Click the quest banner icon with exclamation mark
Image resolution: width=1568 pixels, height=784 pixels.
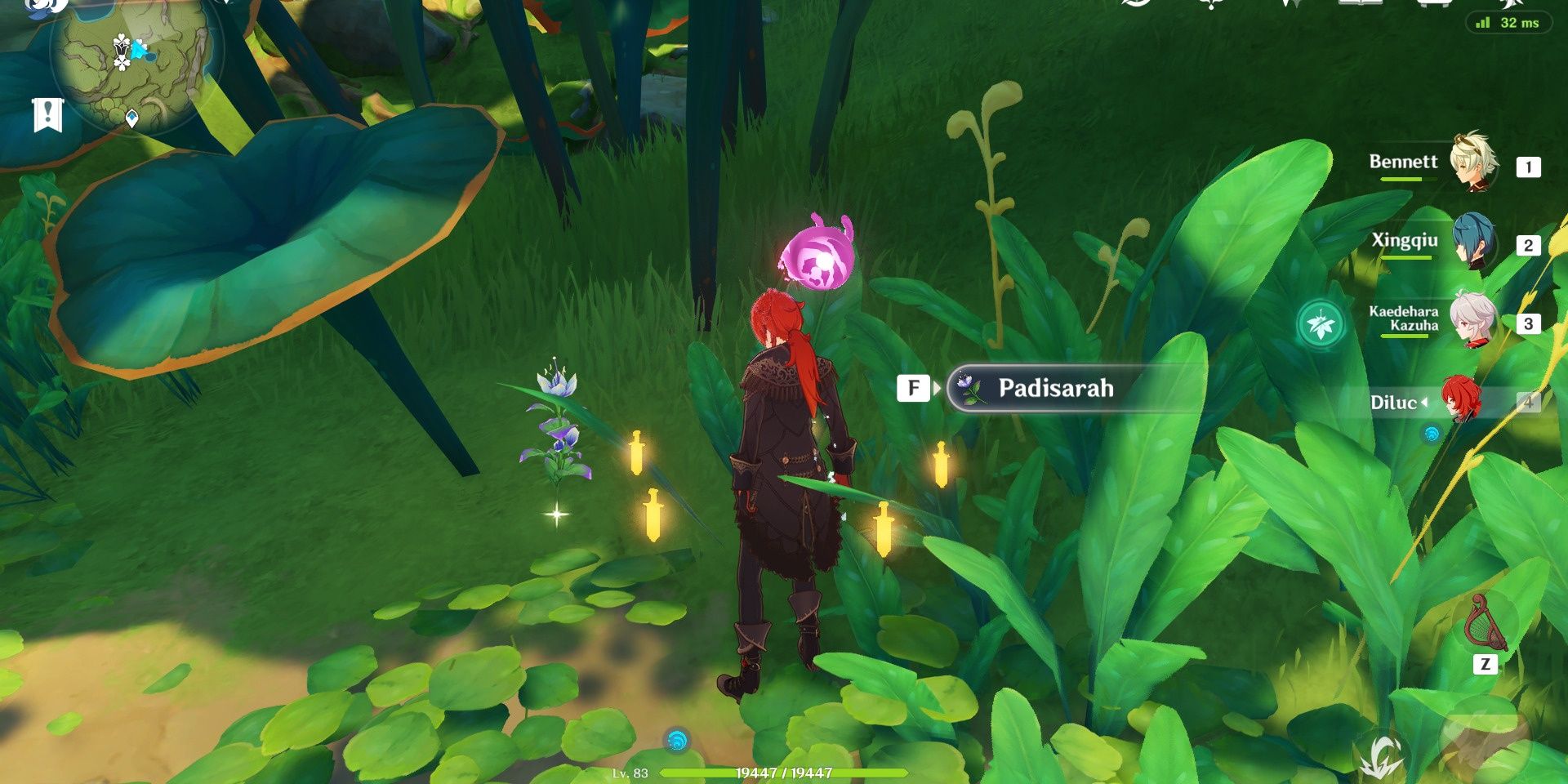pos(47,114)
